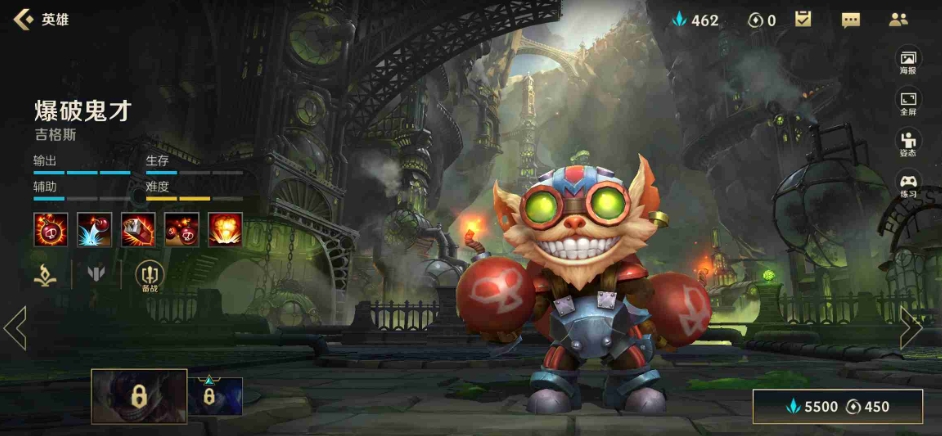Screen dimensions: 942x436
Task: Start 练习 practice mode with this hero
Action: coord(907,186)
